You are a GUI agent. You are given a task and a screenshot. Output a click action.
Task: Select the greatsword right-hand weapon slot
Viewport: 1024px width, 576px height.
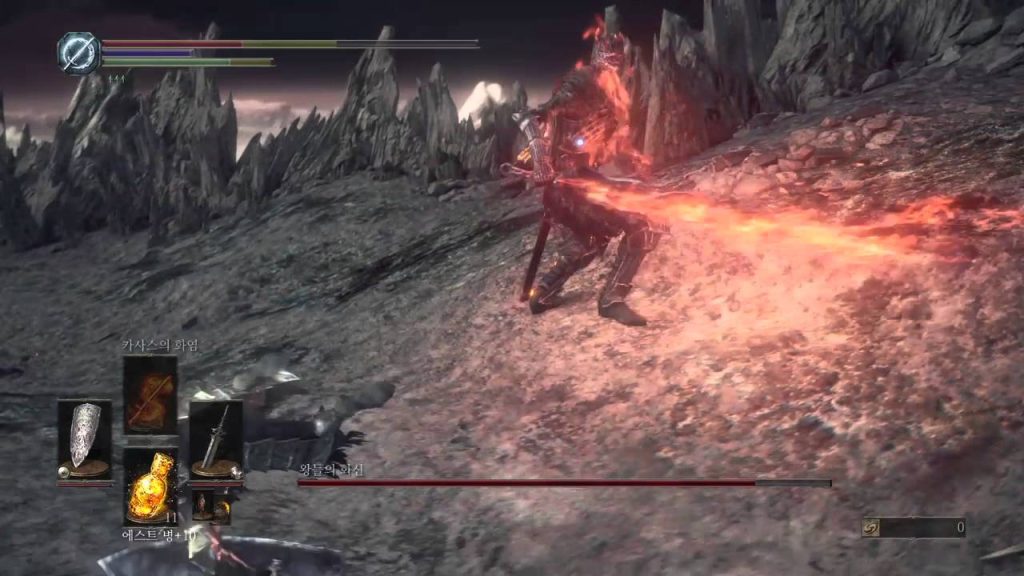coord(215,438)
